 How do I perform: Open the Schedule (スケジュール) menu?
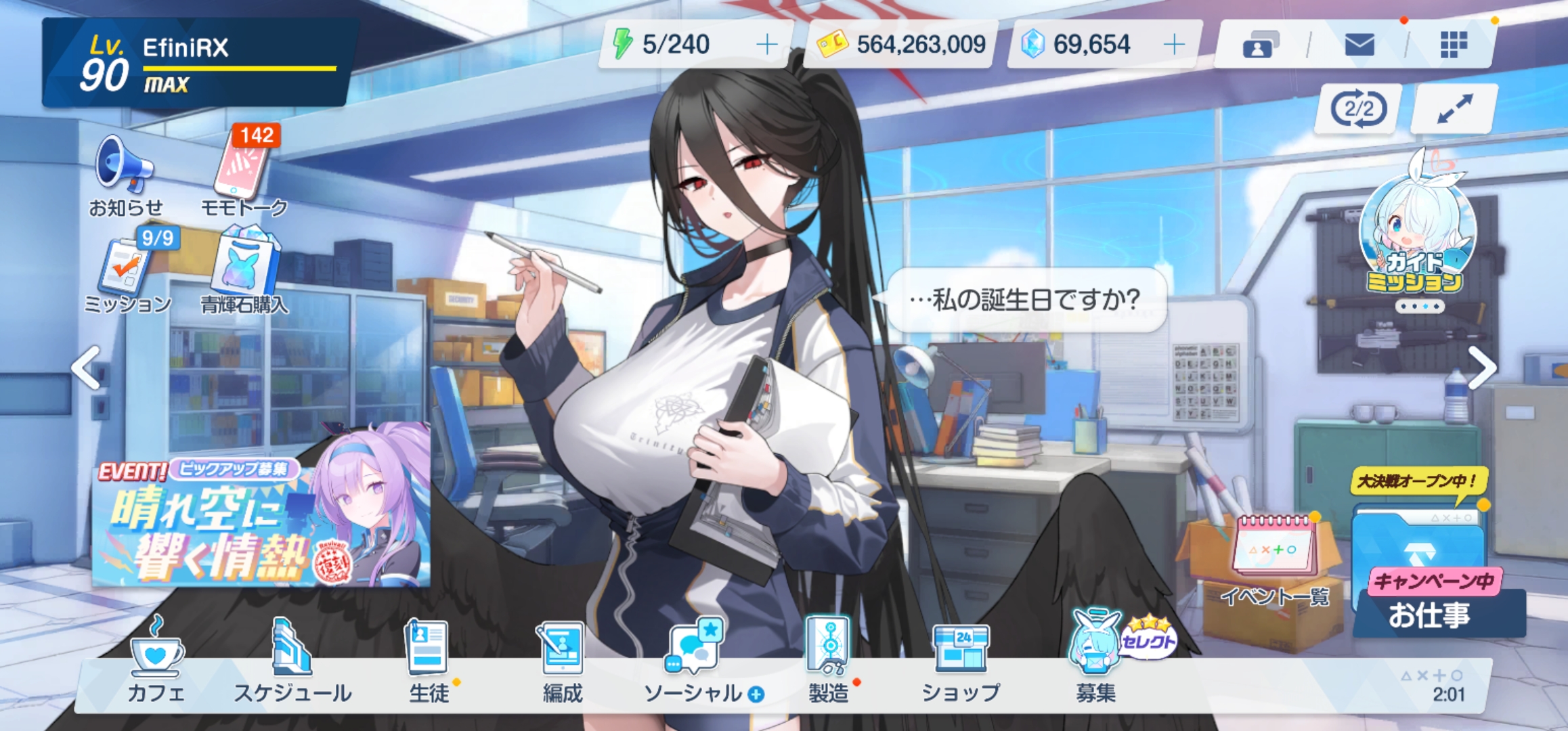click(292, 660)
